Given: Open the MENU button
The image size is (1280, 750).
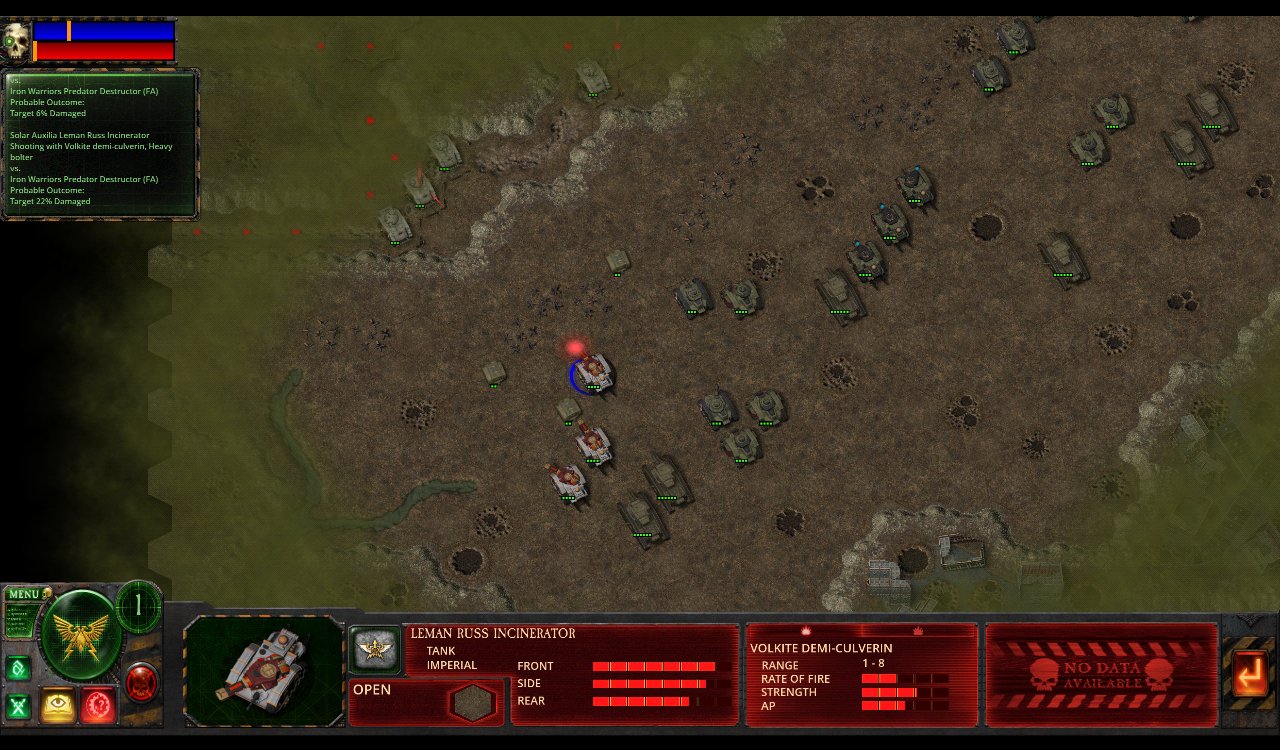Looking at the screenshot, I should 24,594.
